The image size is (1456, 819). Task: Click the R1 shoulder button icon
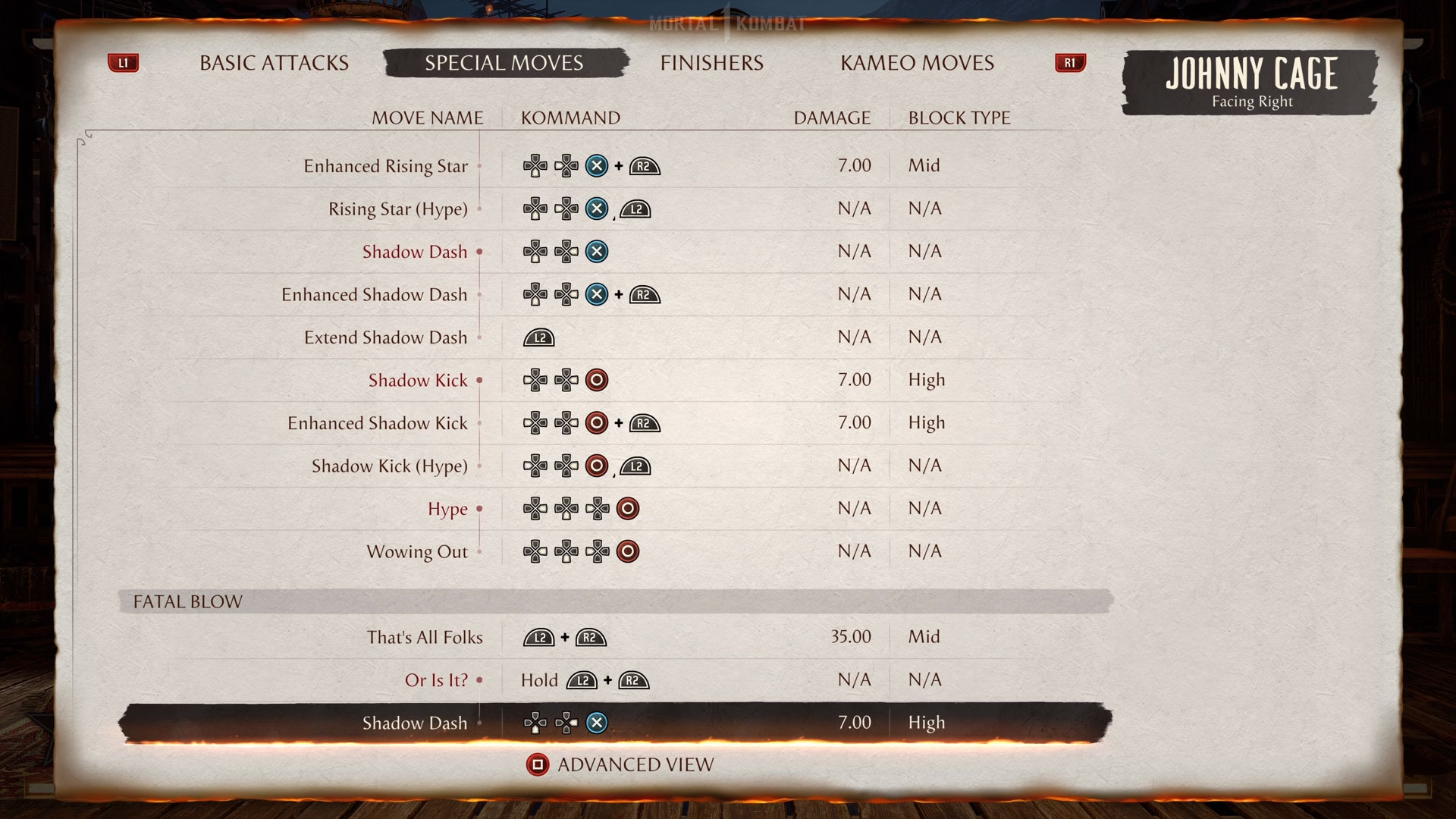click(1069, 63)
